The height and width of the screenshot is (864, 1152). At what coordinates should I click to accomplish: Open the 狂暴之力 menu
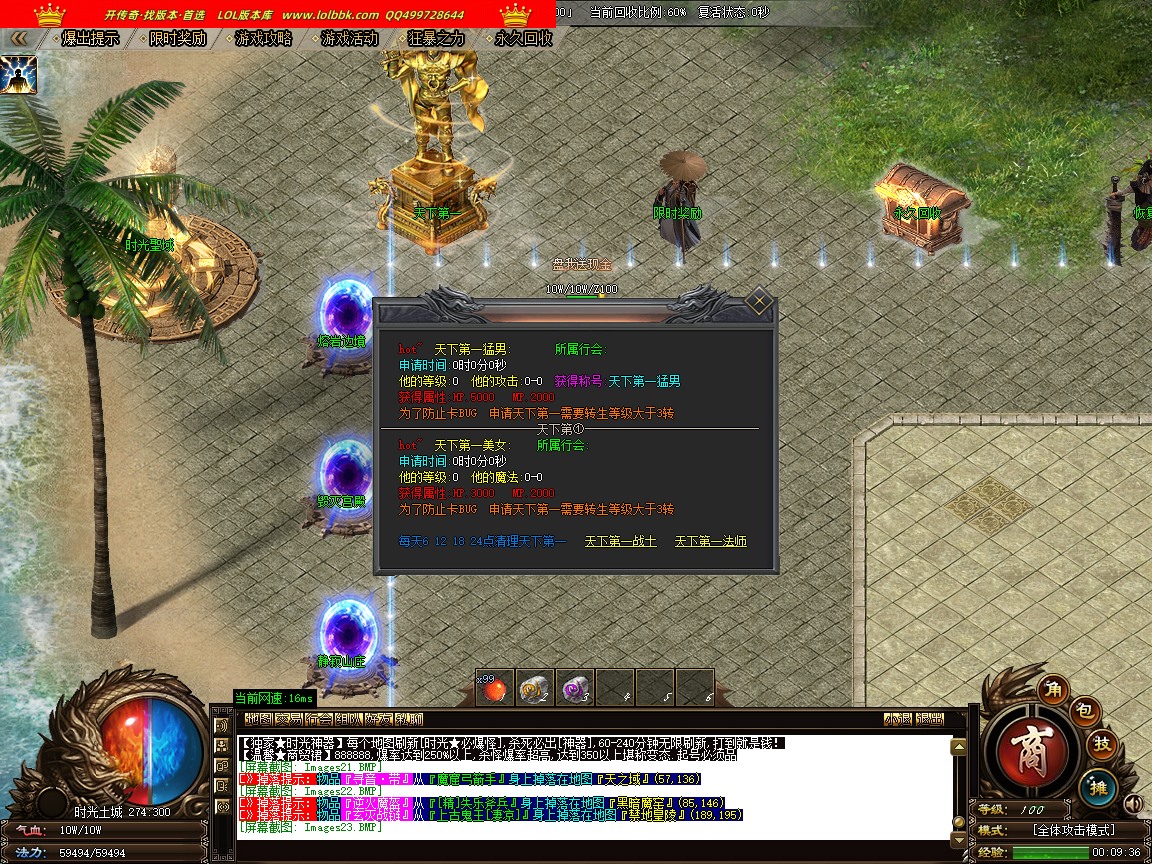(437, 39)
